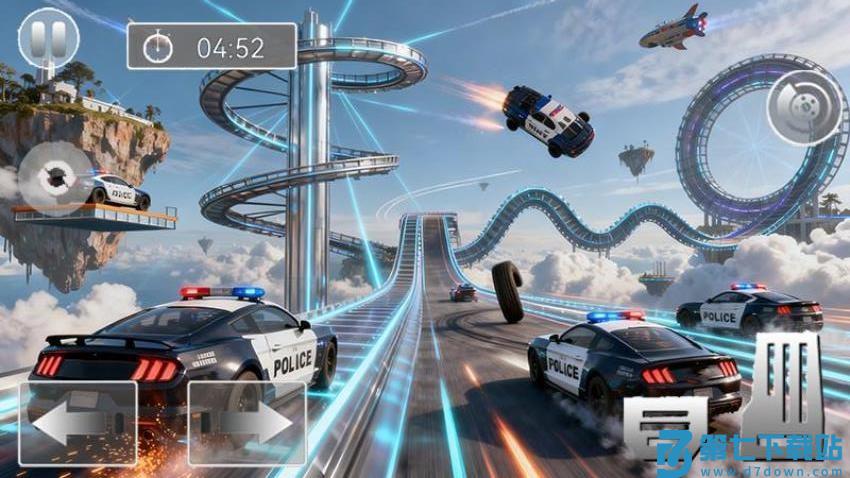
Task: Steer left with the left arrow button
Action: [x=78, y=422]
